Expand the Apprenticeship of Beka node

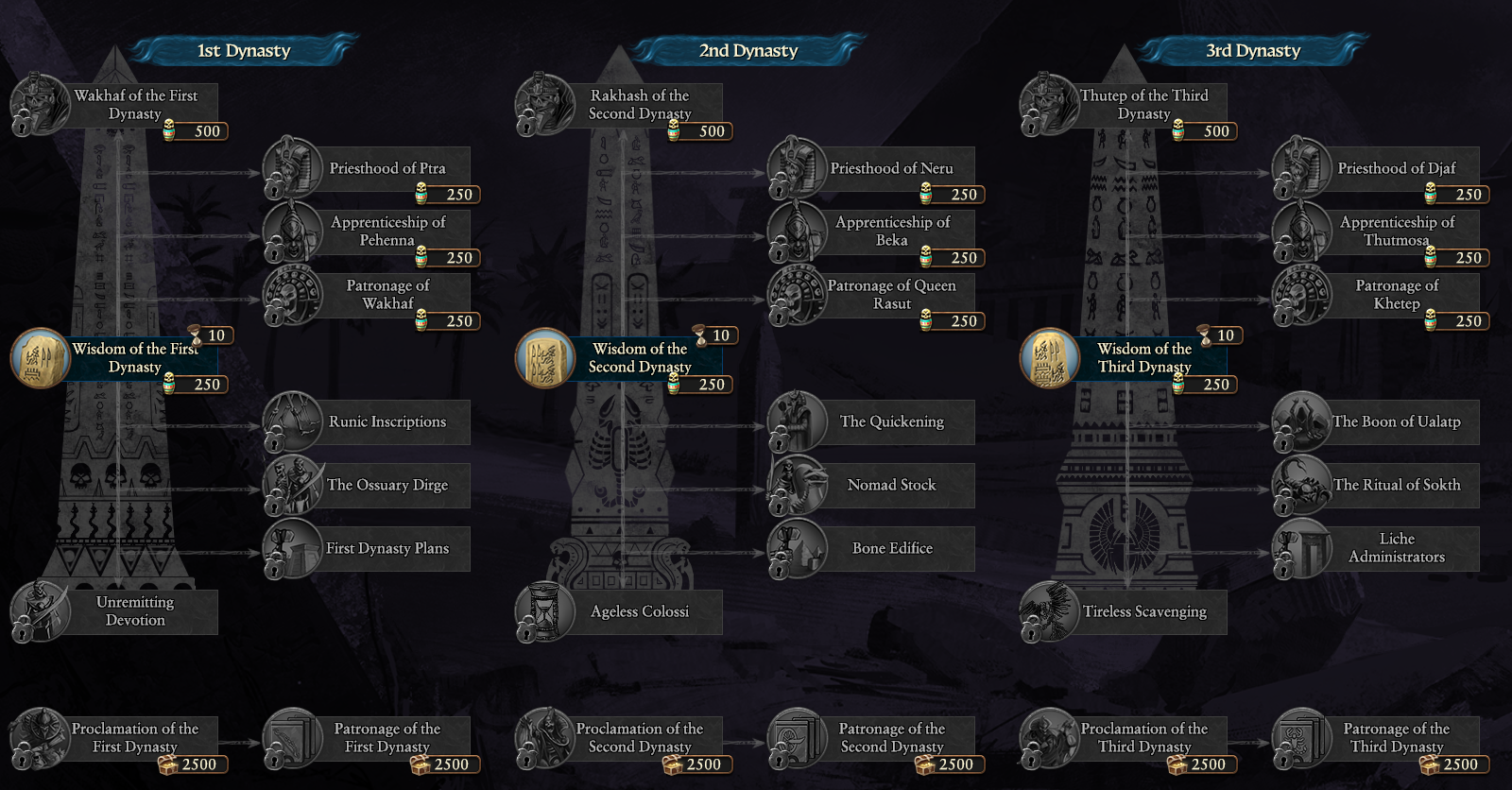[x=891, y=232]
